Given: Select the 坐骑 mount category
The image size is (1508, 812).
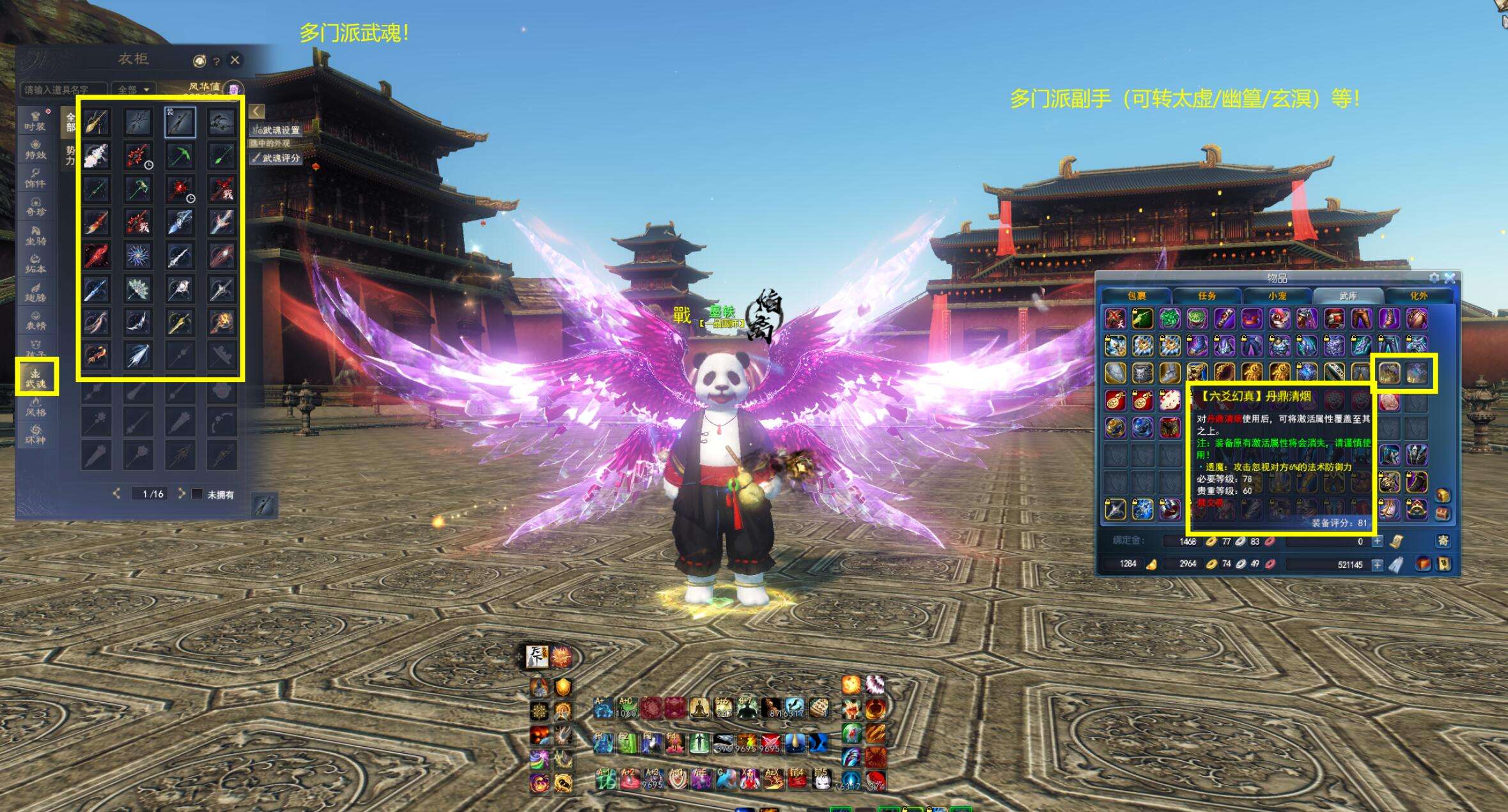Looking at the screenshot, I should (x=35, y=235).
